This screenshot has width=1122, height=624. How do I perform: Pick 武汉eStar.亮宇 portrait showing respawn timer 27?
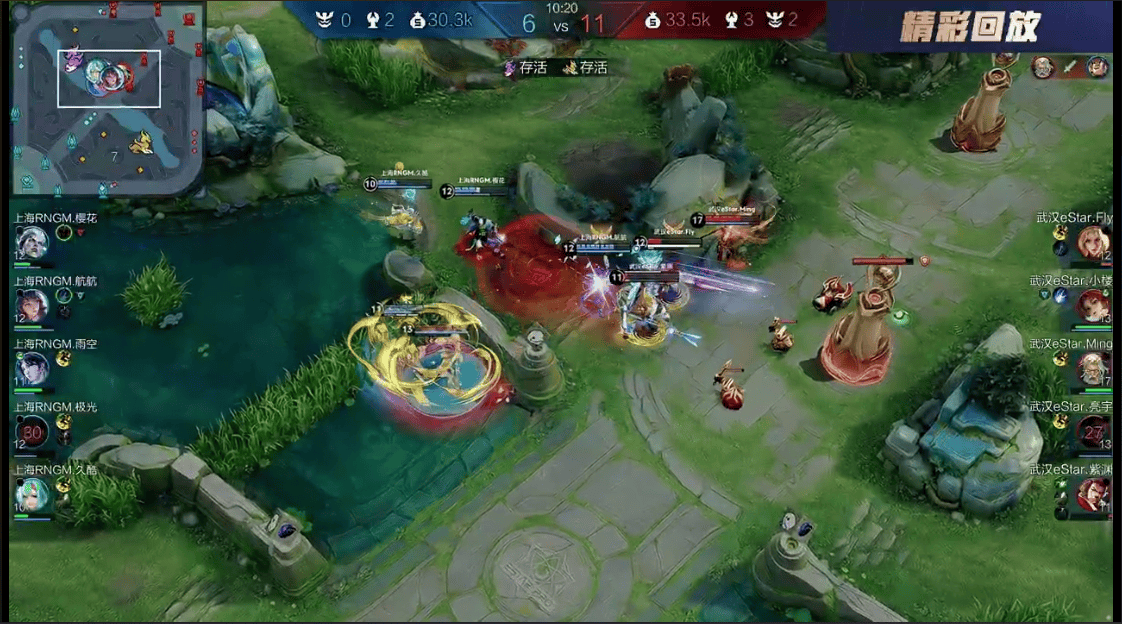coord(1093,431)
